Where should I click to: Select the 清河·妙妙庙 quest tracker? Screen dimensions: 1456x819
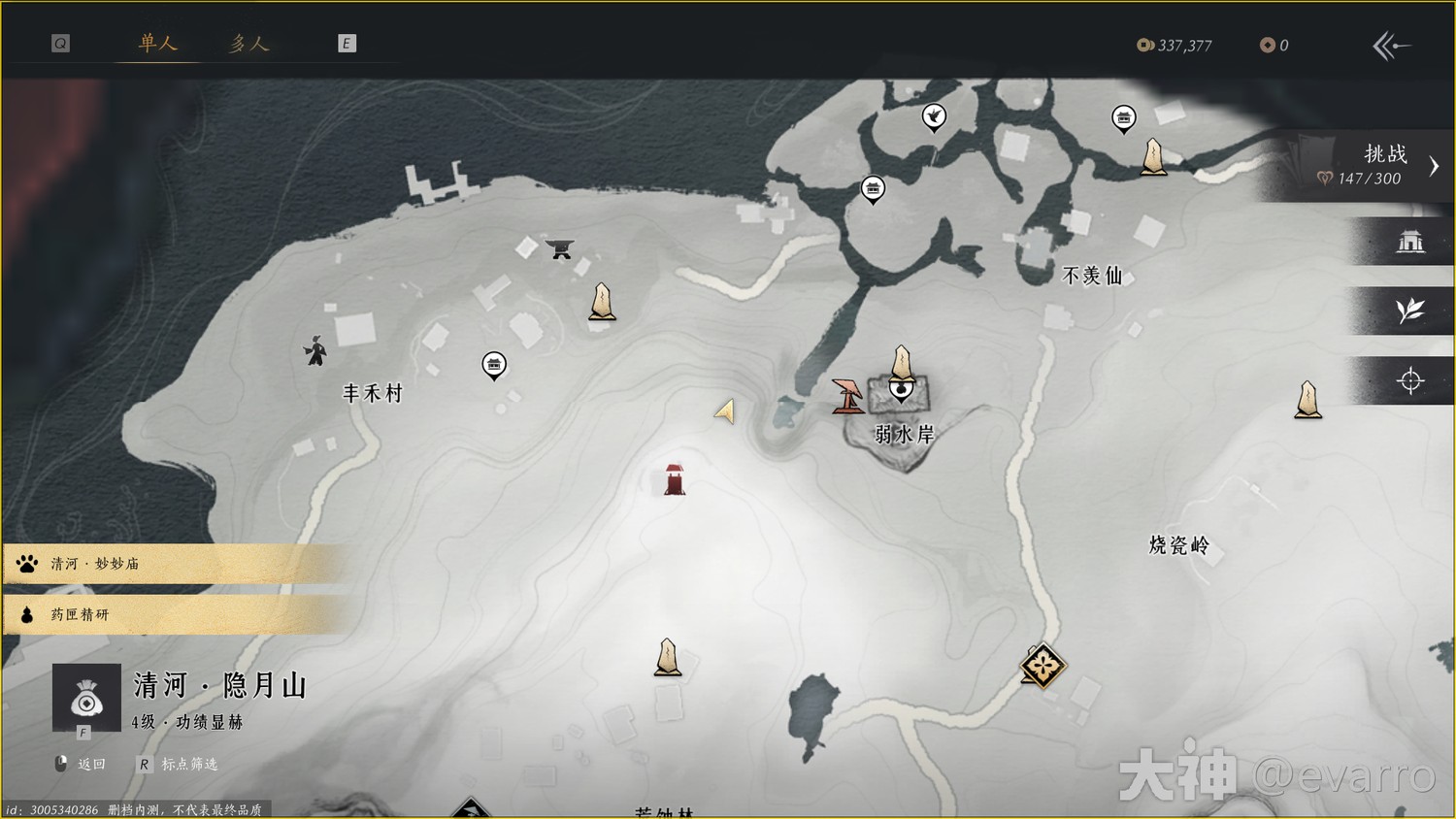coord(175,564)
